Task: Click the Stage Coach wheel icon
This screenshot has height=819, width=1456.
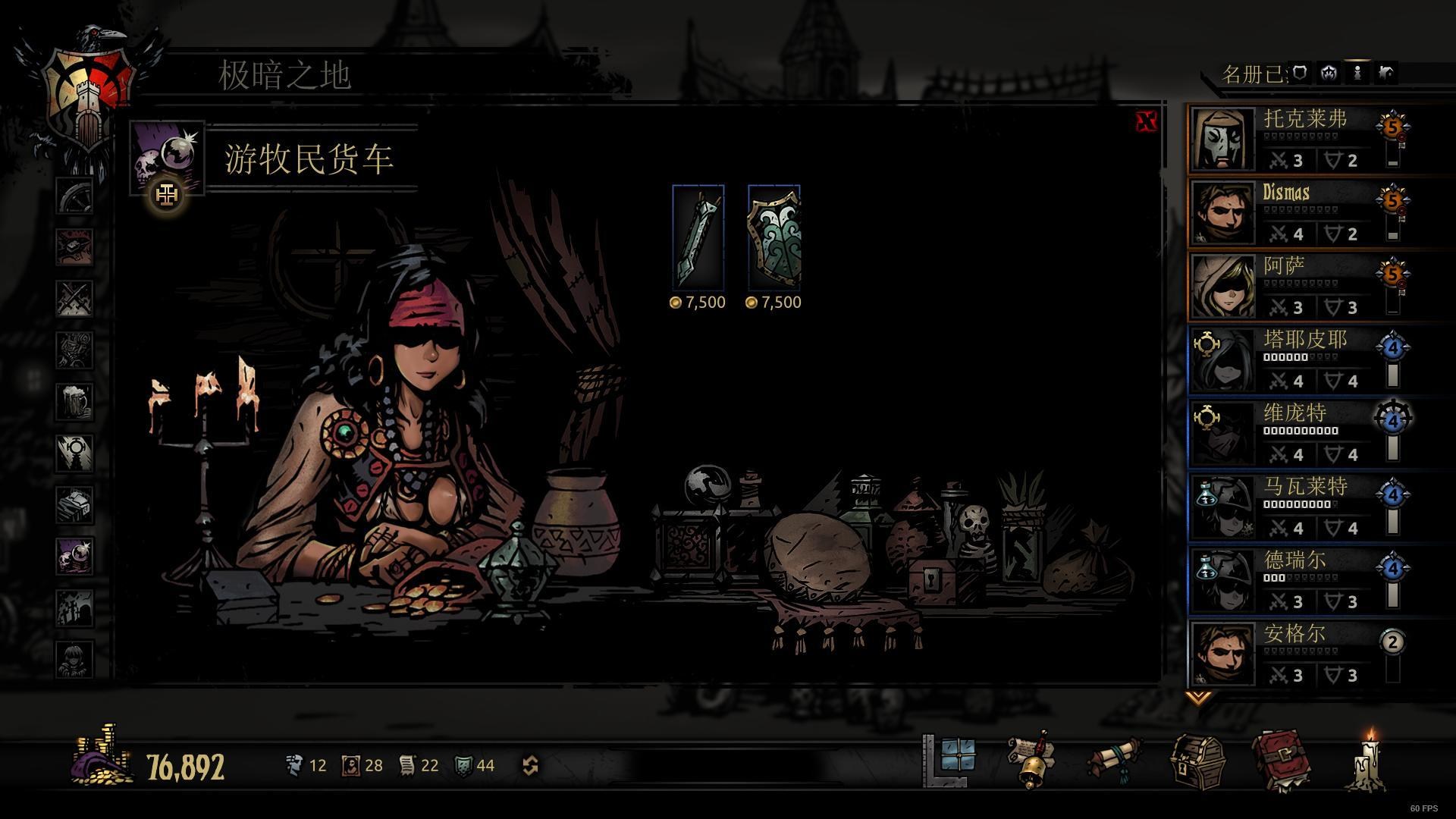Action: point(74,194)
